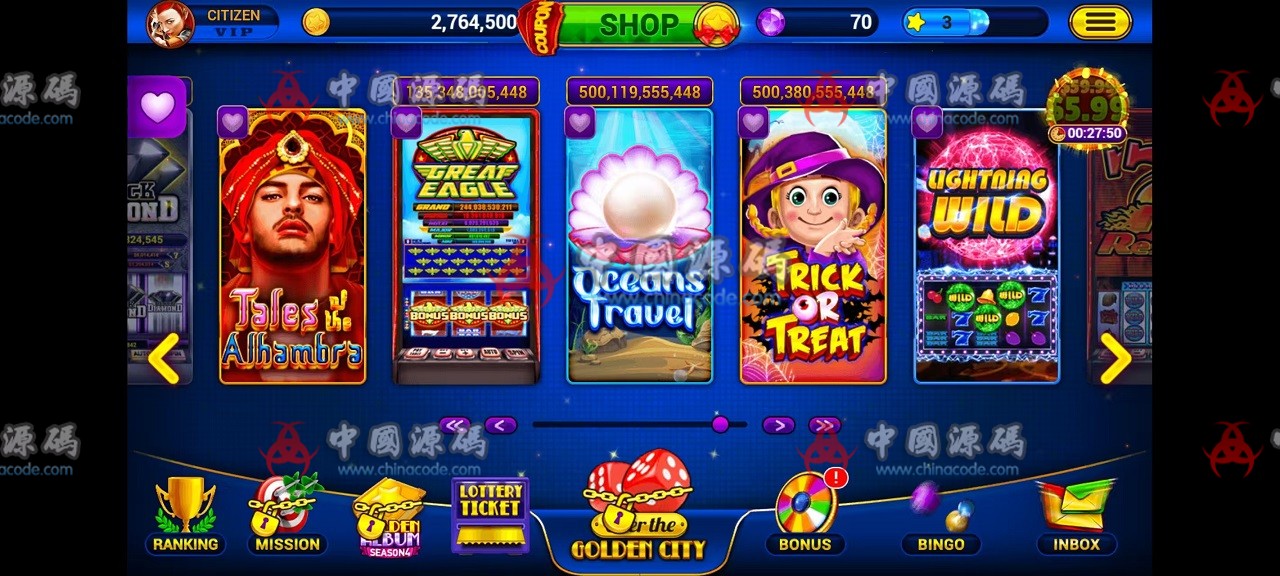This screenshot has height=576, width=1280.
Task: Open the Ranking trophy
Action: (x=185, y=515)
